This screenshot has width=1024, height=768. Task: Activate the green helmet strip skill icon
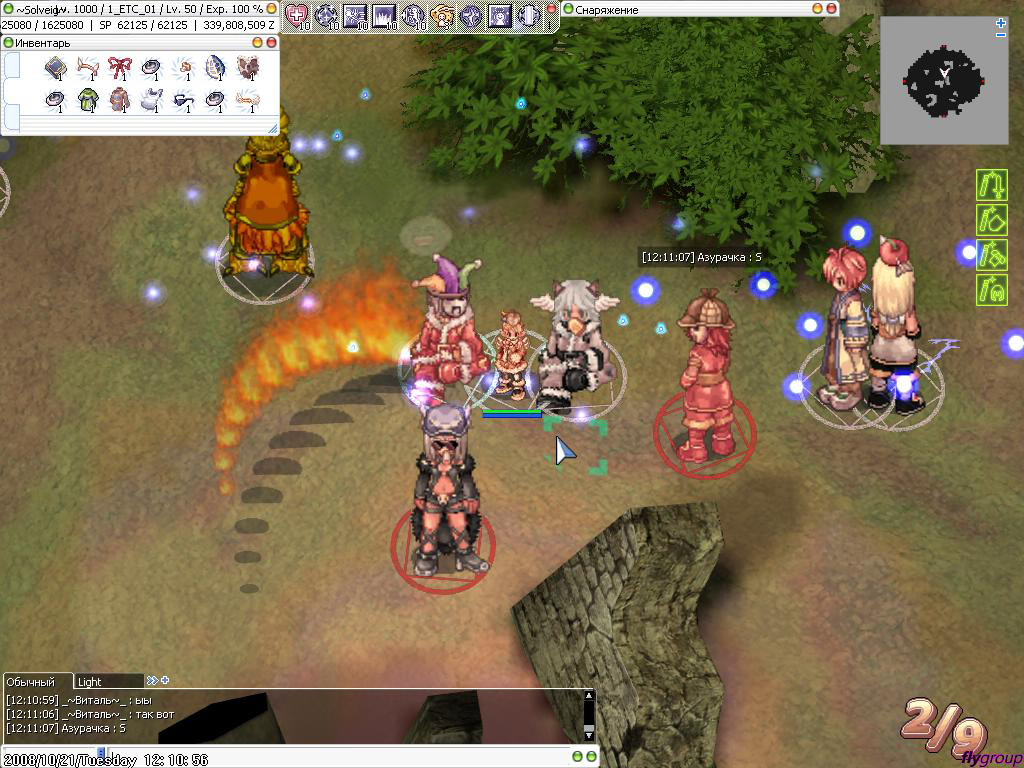990,289
